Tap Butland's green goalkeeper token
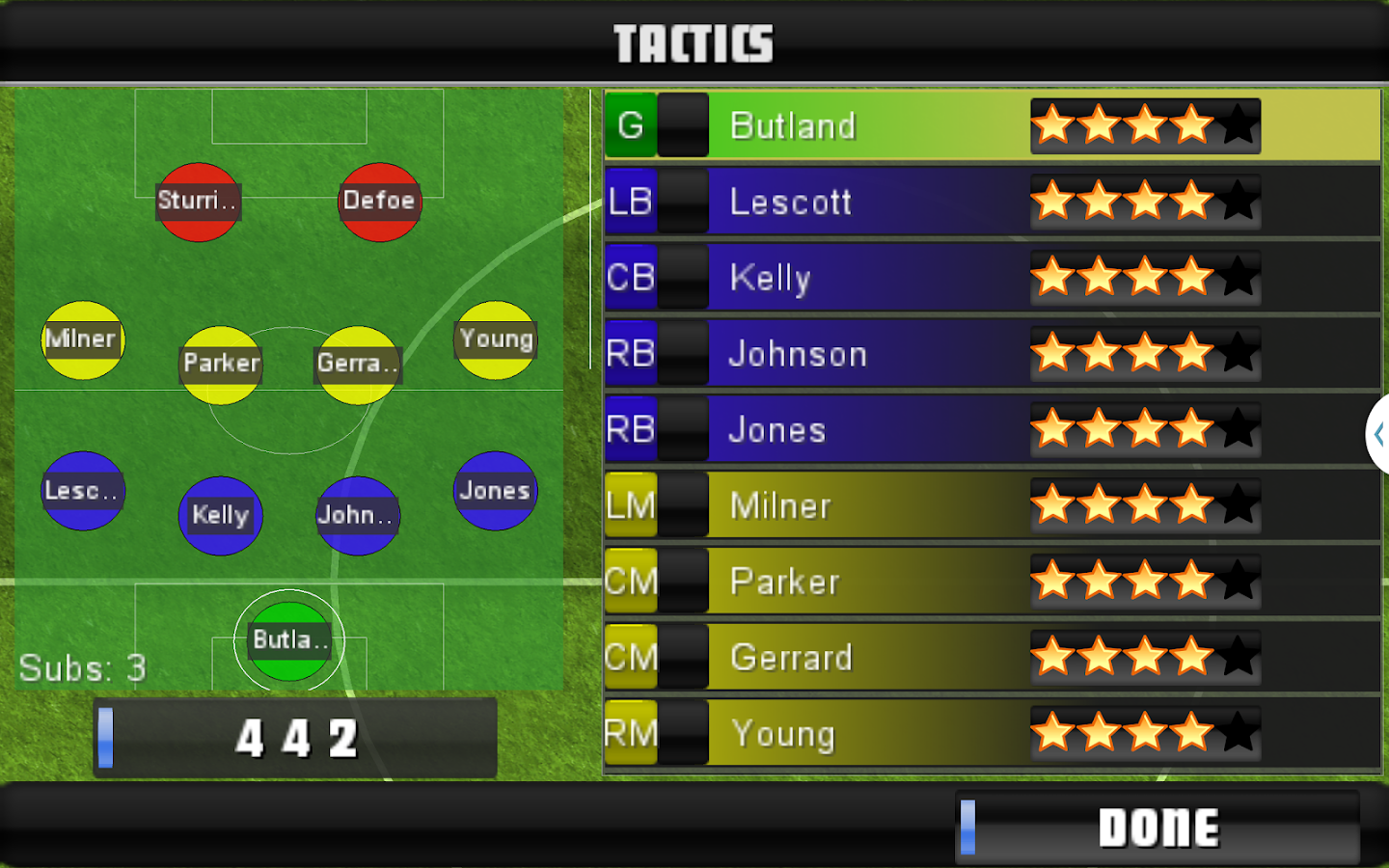Screen dimensions: 1389x868 tap(288, 640)
